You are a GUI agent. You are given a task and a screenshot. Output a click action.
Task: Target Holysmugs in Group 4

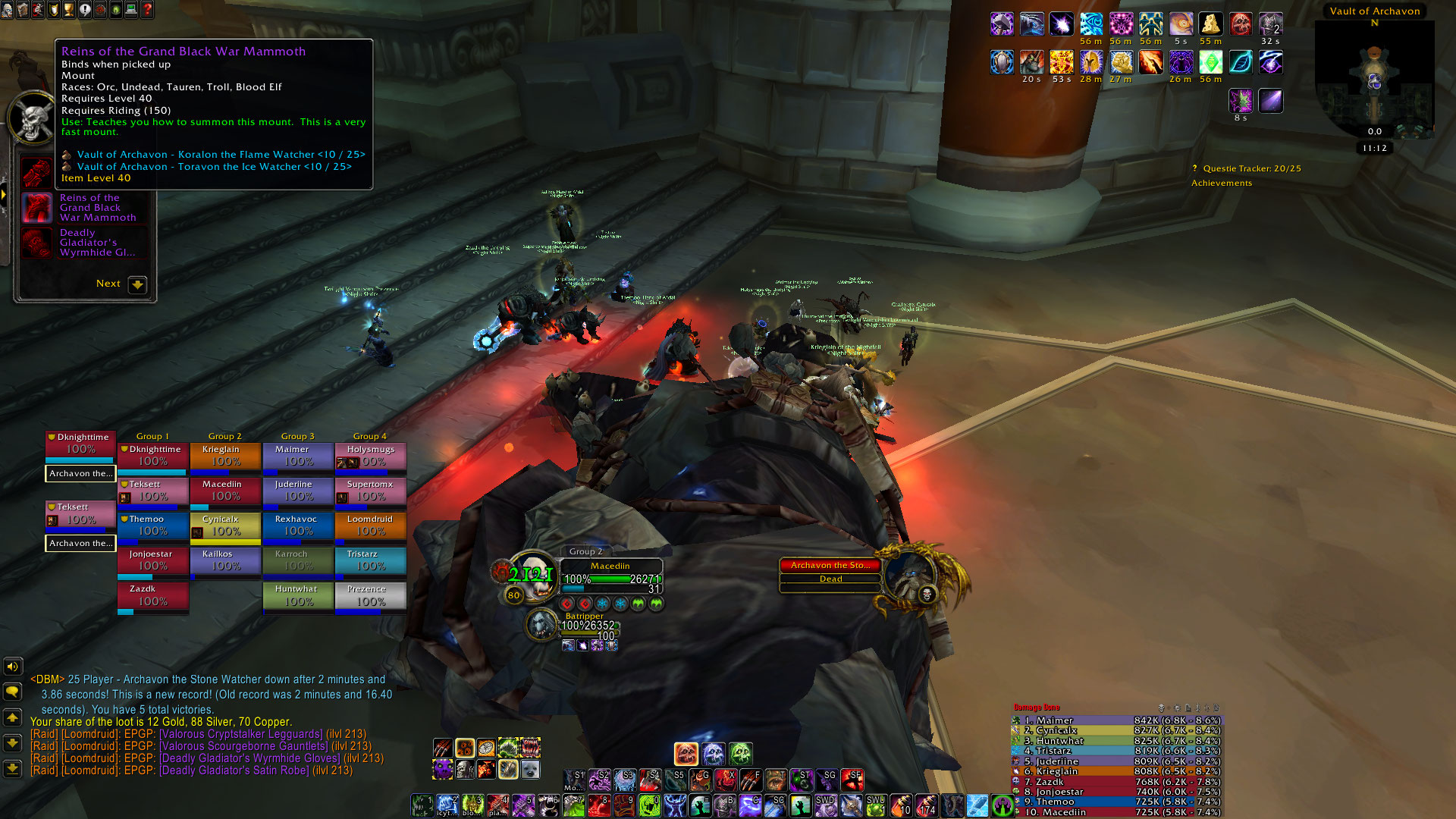(x=370, y=456)
